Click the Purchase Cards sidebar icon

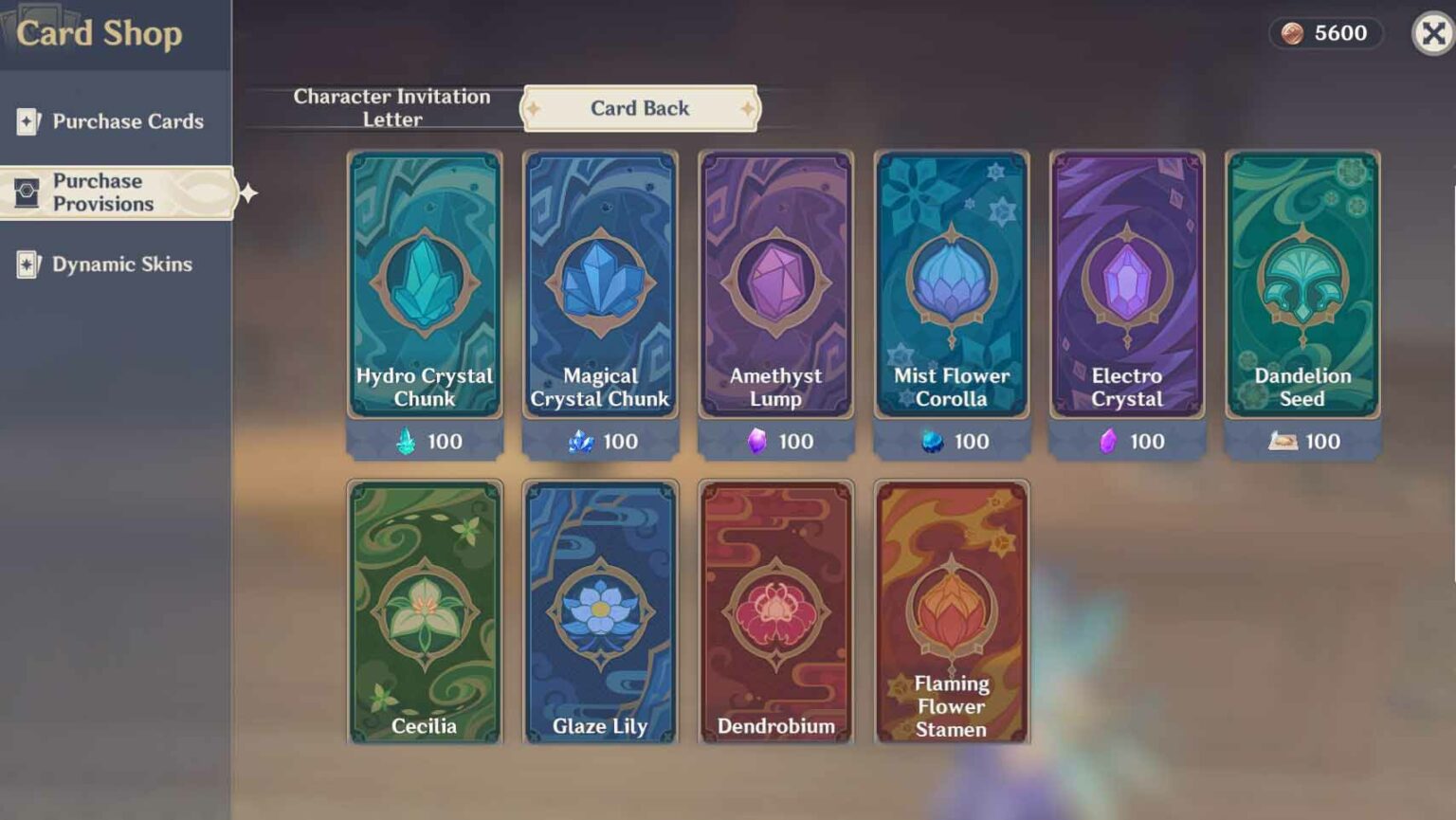click(x=27, y=121)
